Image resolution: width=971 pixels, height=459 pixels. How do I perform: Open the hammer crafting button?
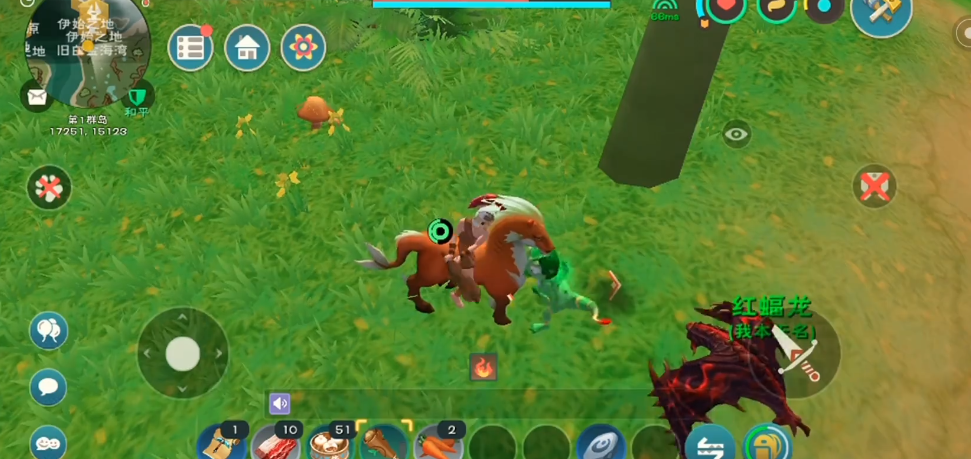tap(881, 14)
